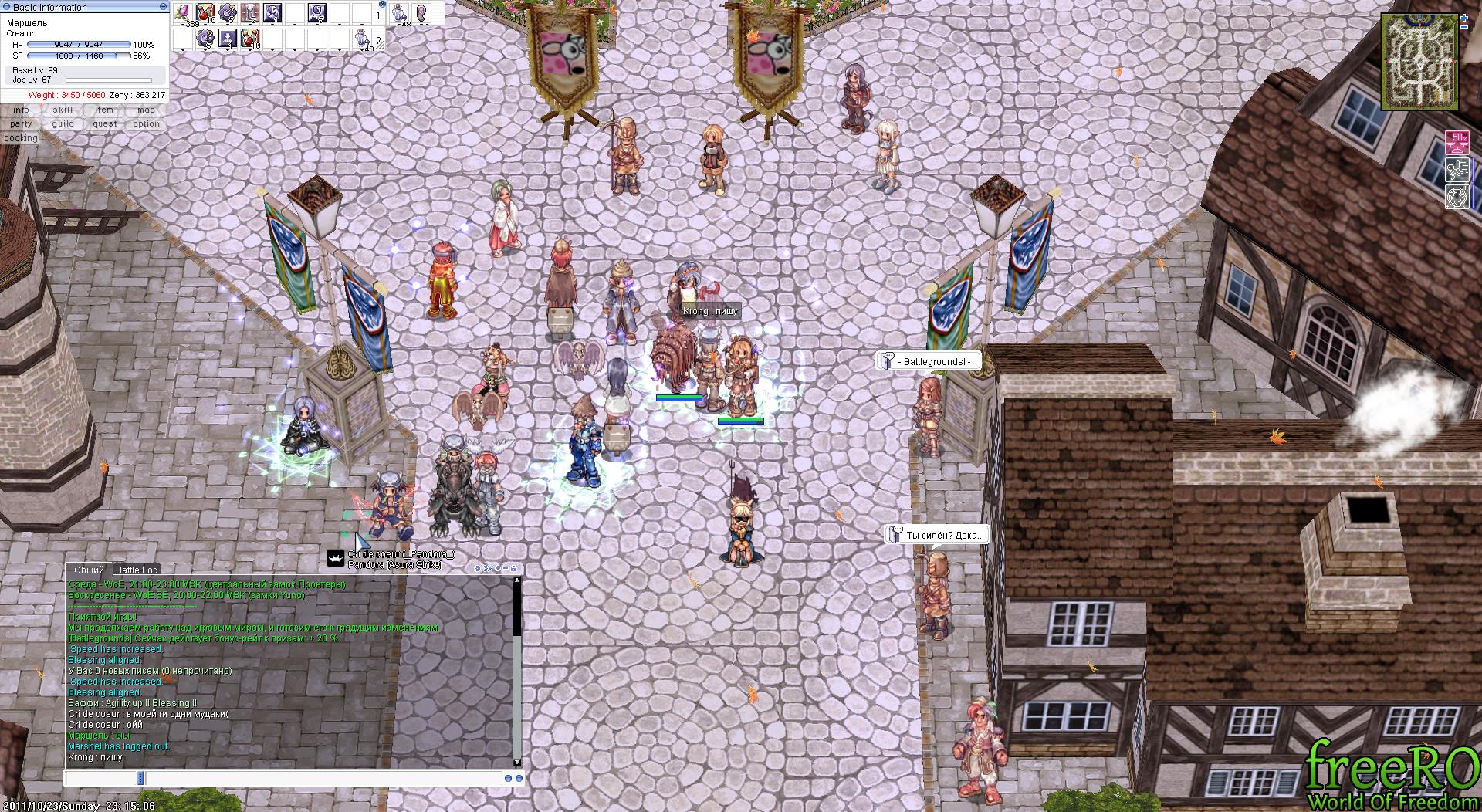1482x812 pixels.
Task: Select the Общий chat tab
Action: 89,570
